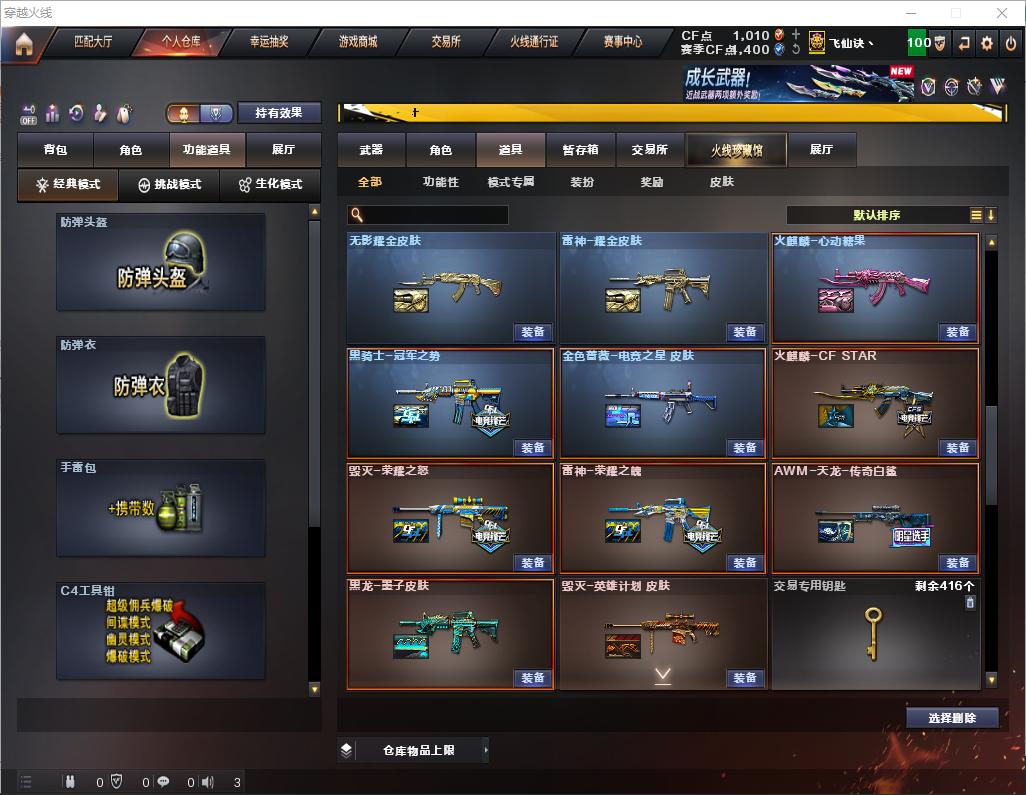Open the 火线珍藏馆 tab
The width and height of the screenshot is (1026, 795).
coord(736,150)
